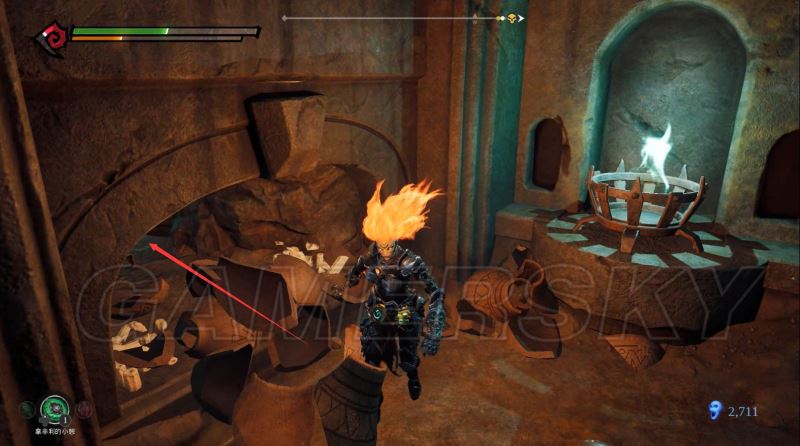
Task: Click the dim green item left of the selected slot
Action: coord(26,408)
